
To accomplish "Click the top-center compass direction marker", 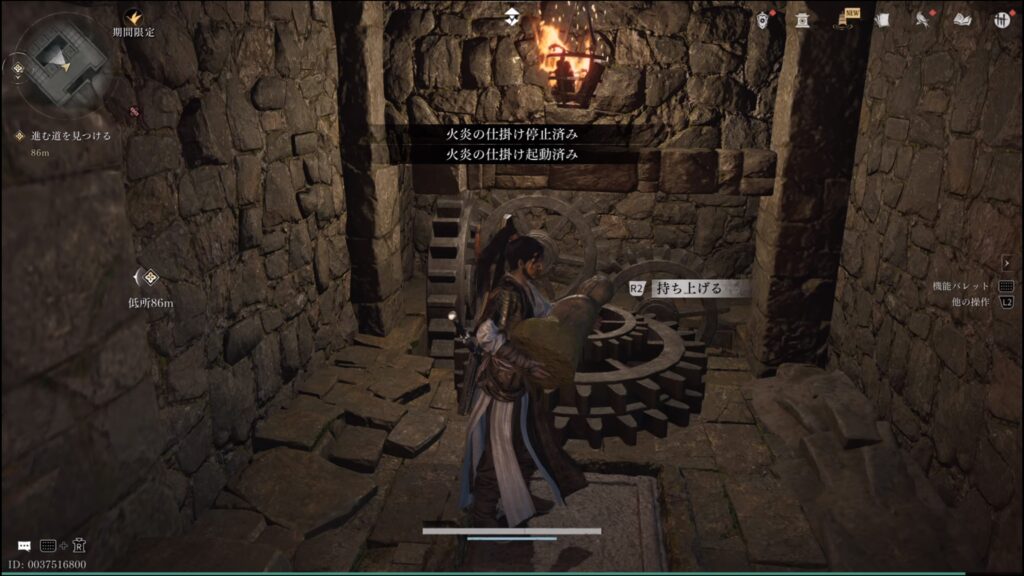I will pyautogui.click(x=512, y=16).
